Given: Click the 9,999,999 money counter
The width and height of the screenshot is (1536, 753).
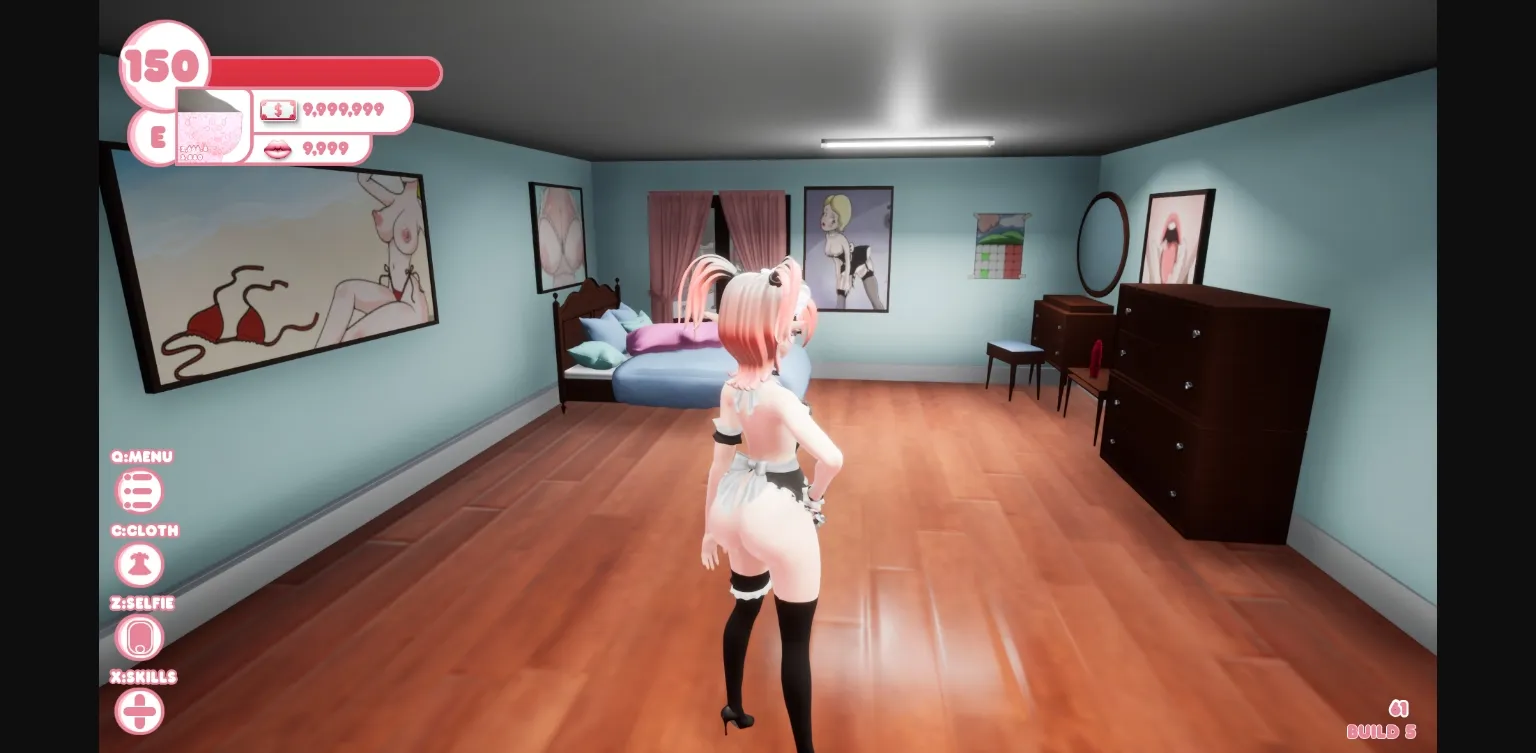Looking at the screenshot, I should click(x=344, y=110).
